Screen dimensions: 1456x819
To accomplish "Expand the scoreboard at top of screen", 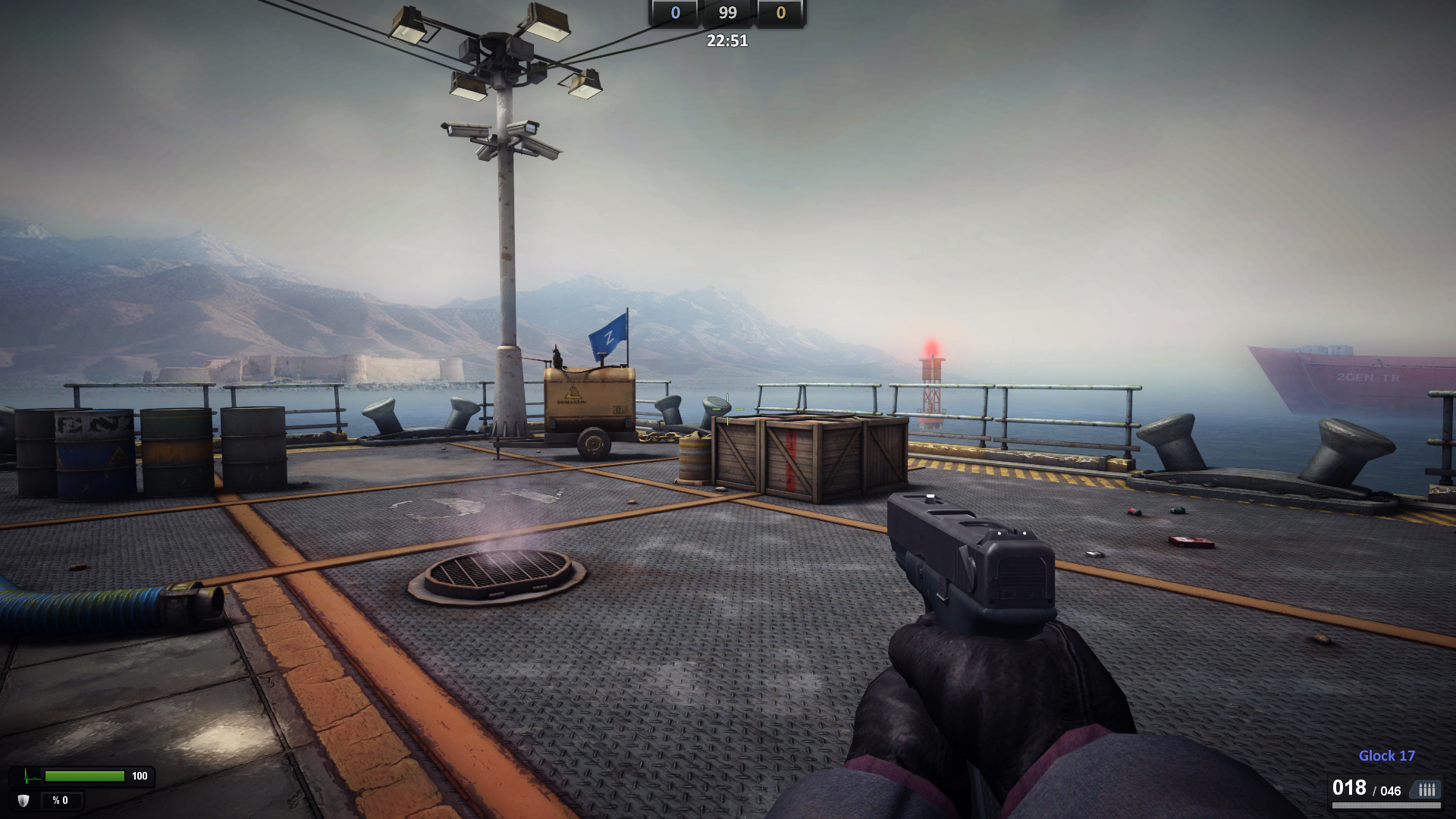I will coord(728,12).
